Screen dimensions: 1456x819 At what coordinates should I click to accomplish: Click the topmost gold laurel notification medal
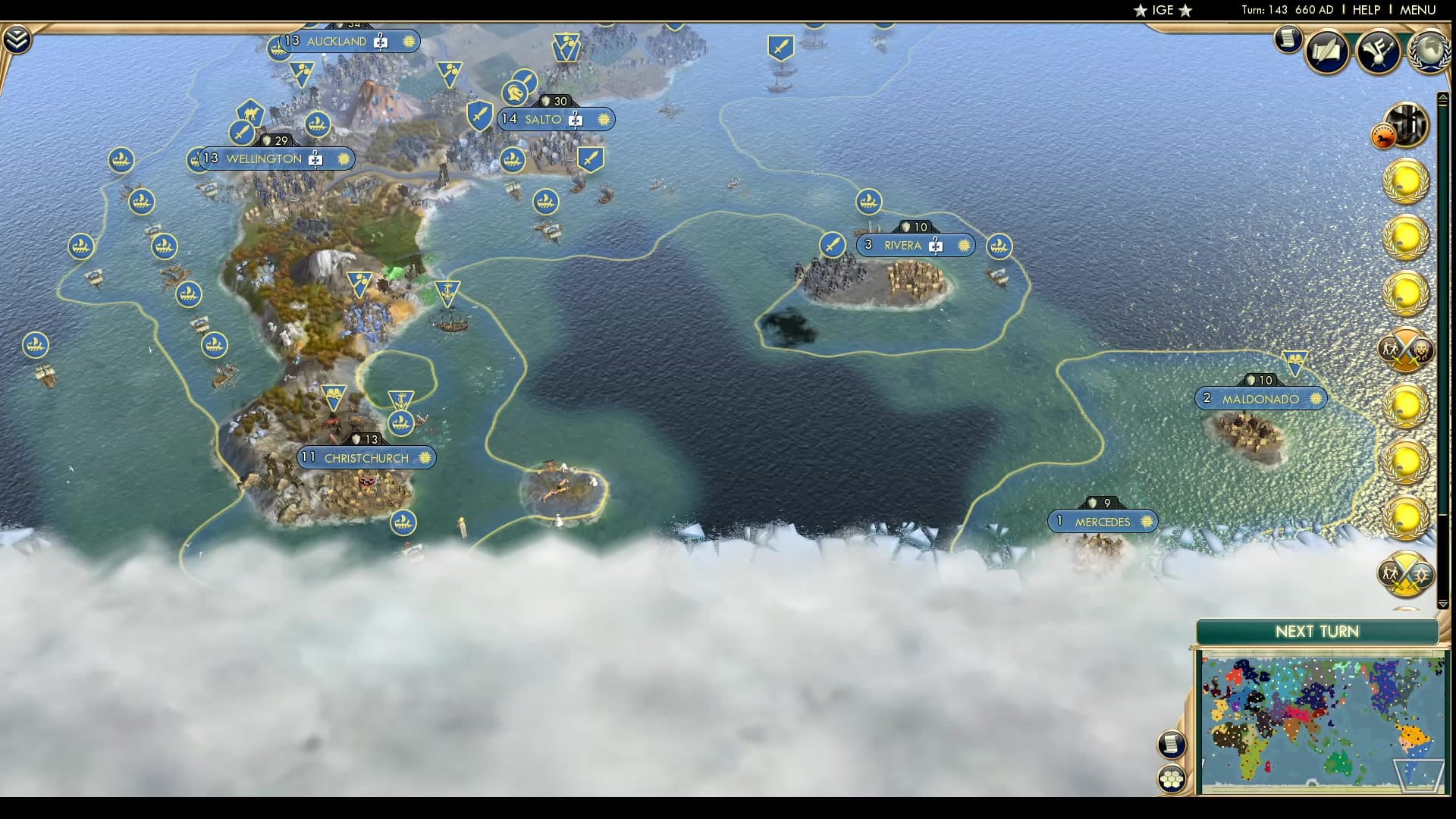1406,180
